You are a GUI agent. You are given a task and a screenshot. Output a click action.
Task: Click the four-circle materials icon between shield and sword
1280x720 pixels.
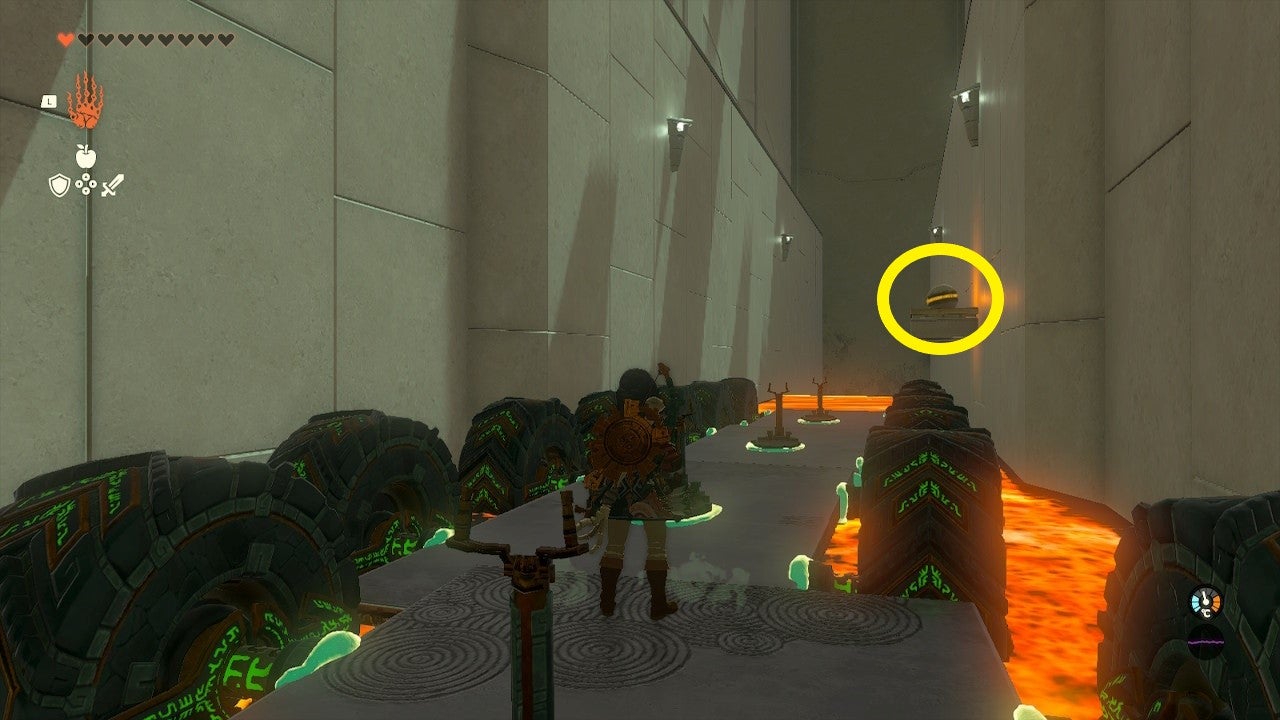(x=86, y=183)
